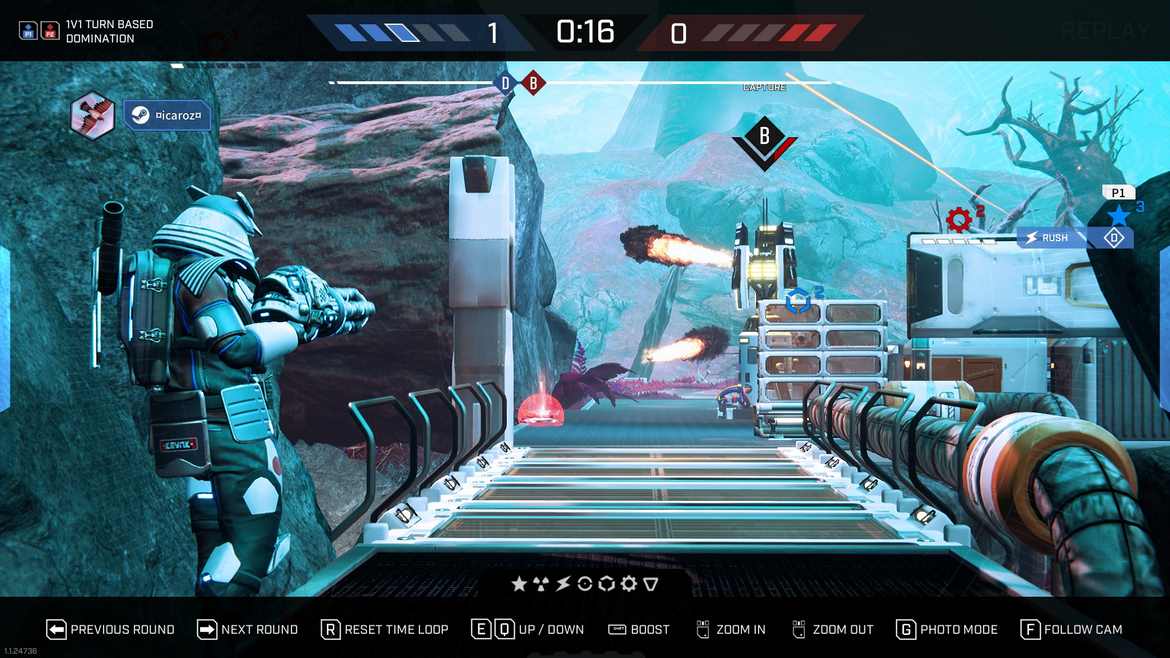Open the icaroz player nameplate
Image resolution: width=1170 pixels, height=658 pixels.
tap(168, 116)
